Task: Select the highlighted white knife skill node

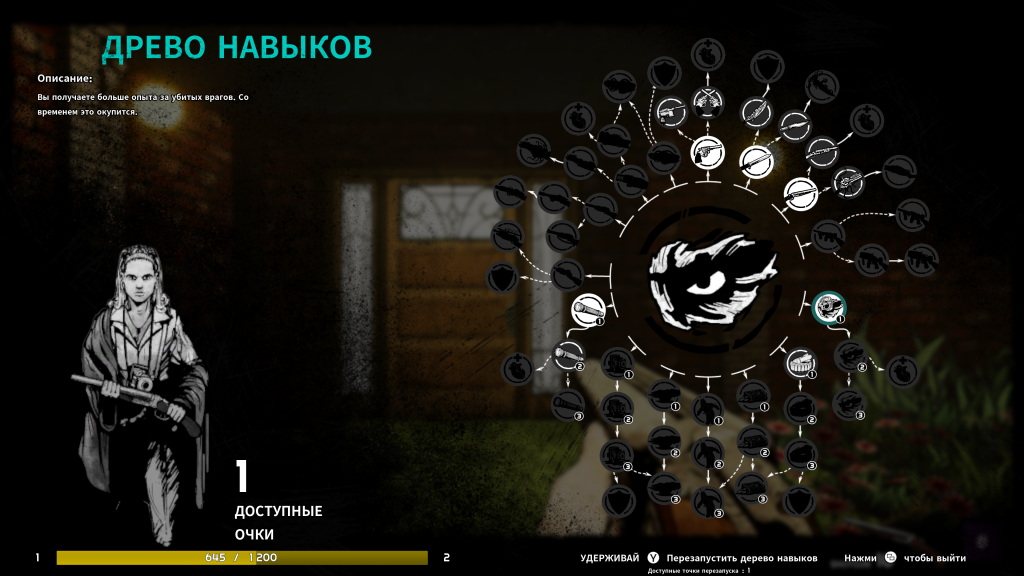Action: [756, 159]
